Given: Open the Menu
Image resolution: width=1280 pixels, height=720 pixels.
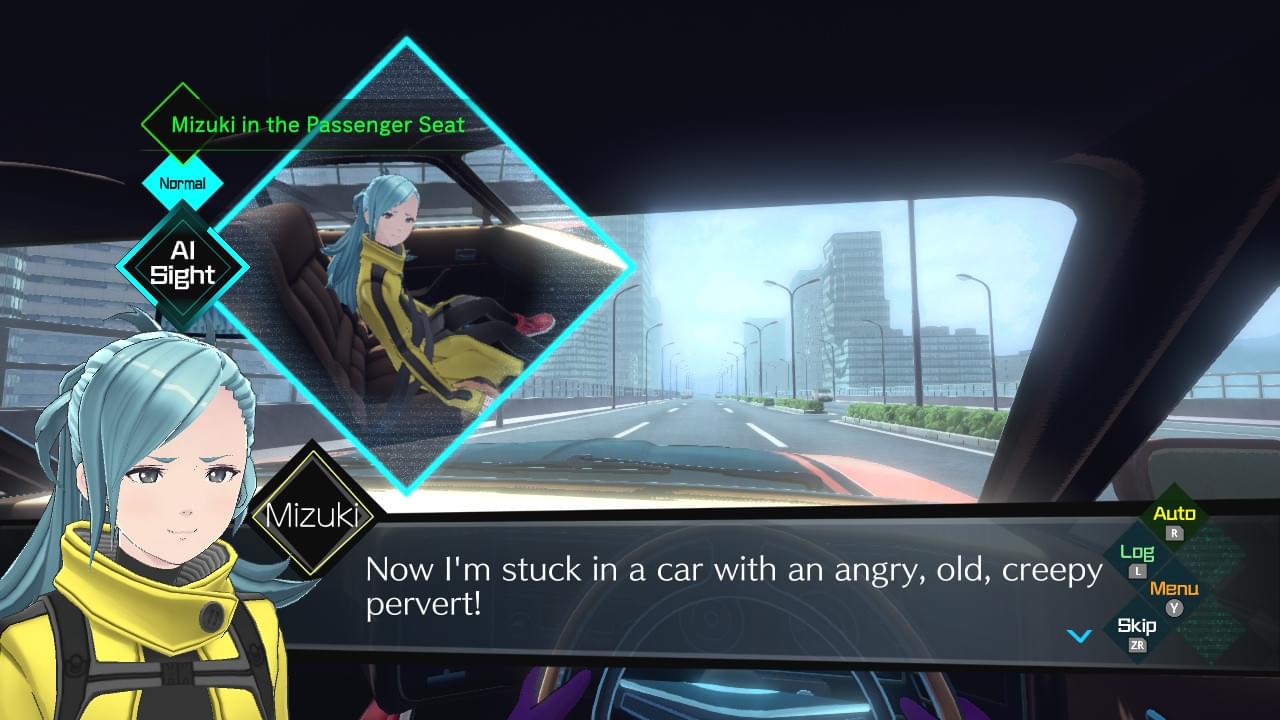Looking at the screenshot, I should (1174, 590).
